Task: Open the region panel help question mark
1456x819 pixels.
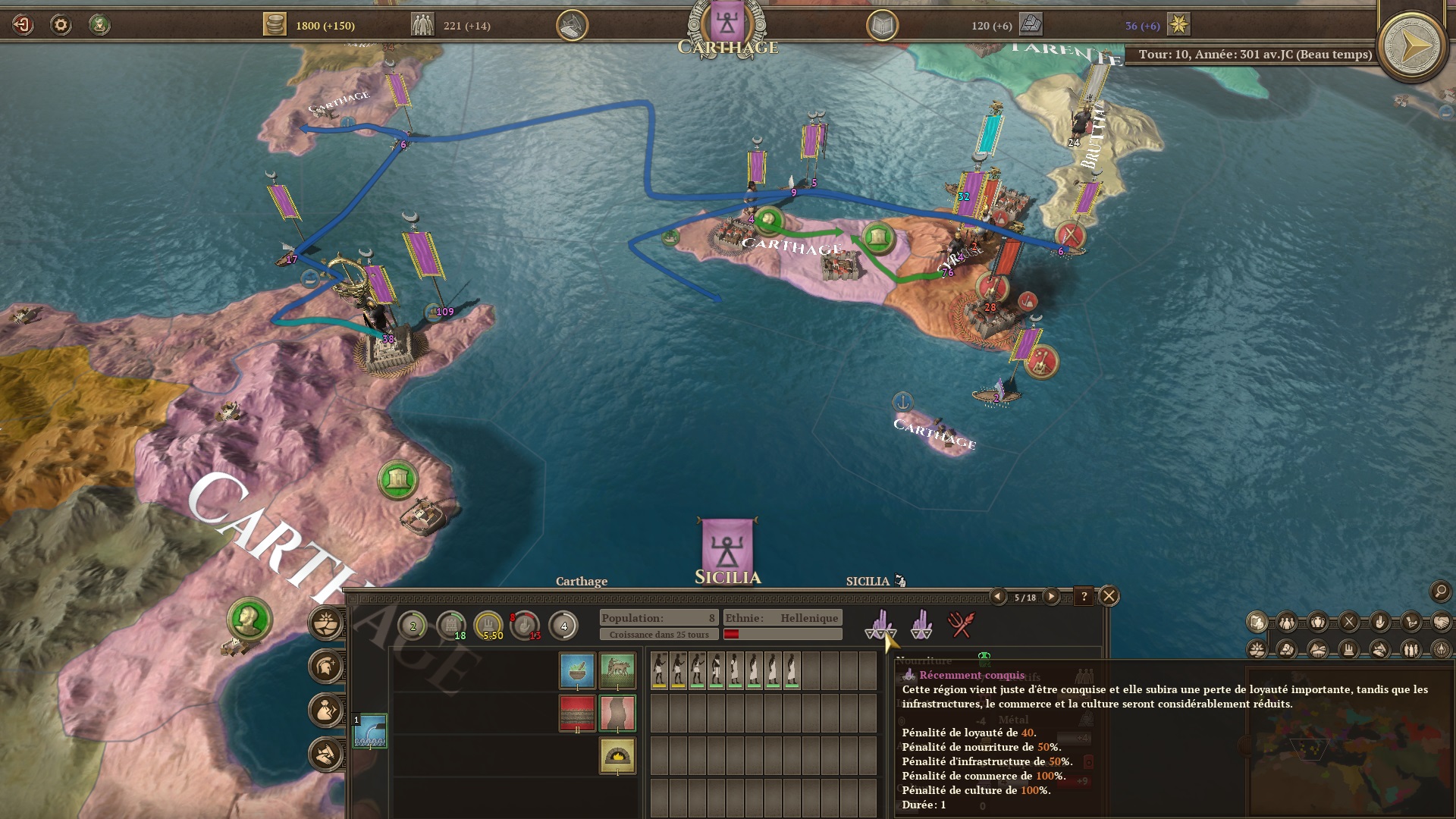Action: (x=1084, y=597)
